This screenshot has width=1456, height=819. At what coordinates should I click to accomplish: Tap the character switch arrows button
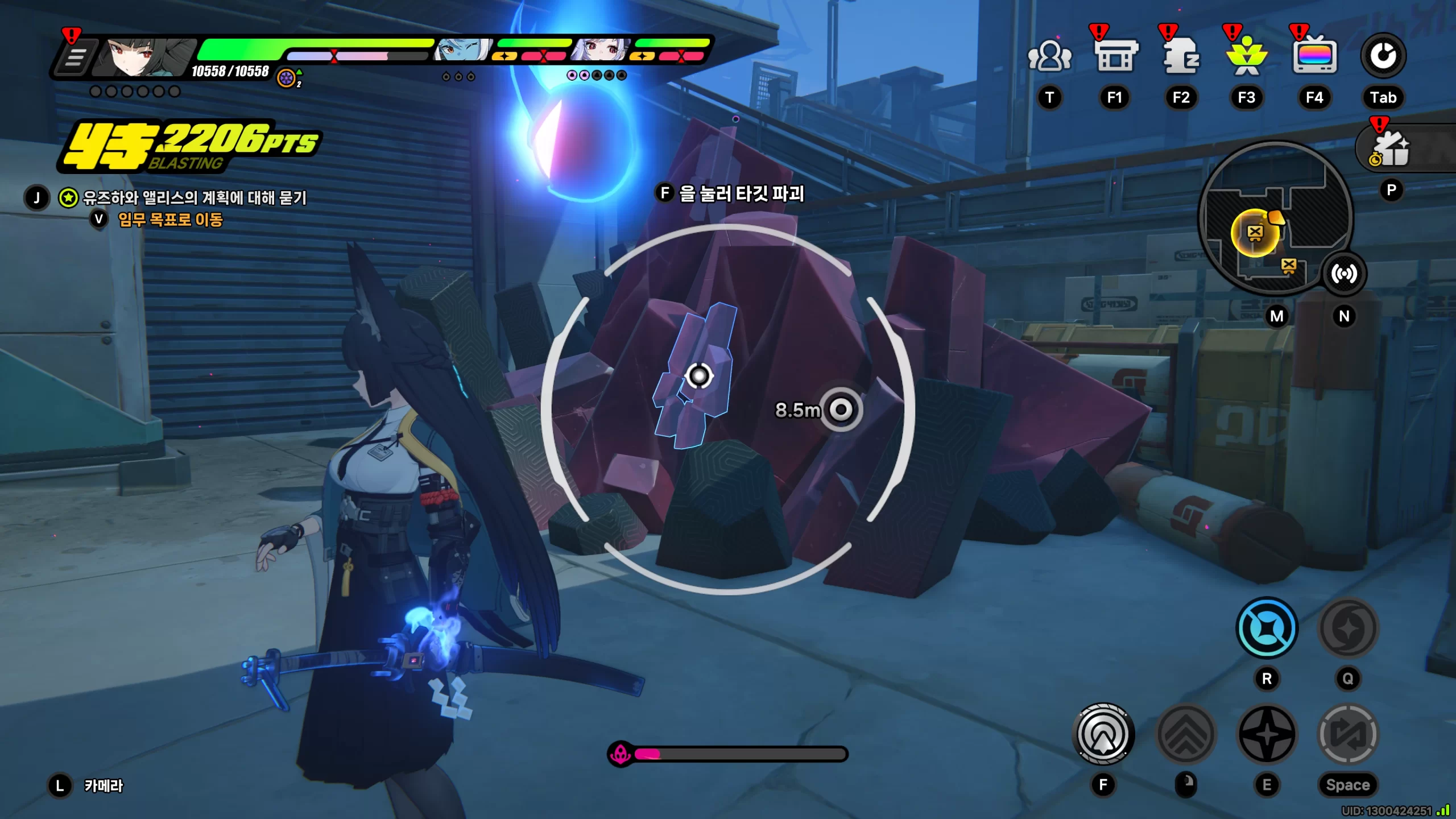(x=1348, y=734)
